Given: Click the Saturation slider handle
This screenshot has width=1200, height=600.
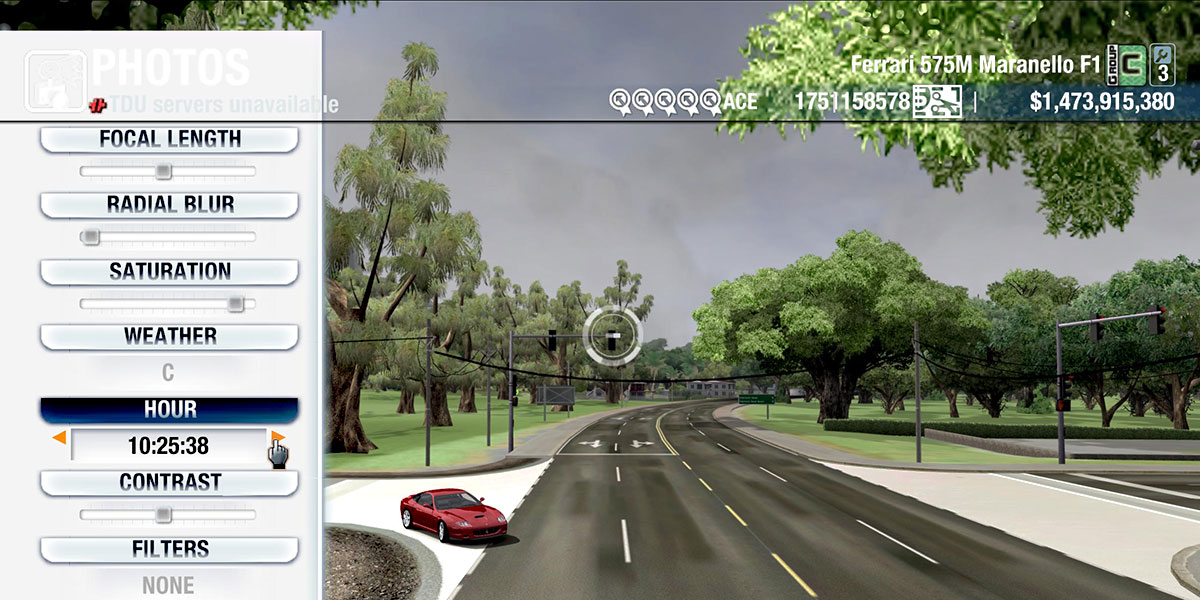Looking at the screenshot, I should click(x=235, y=303).
